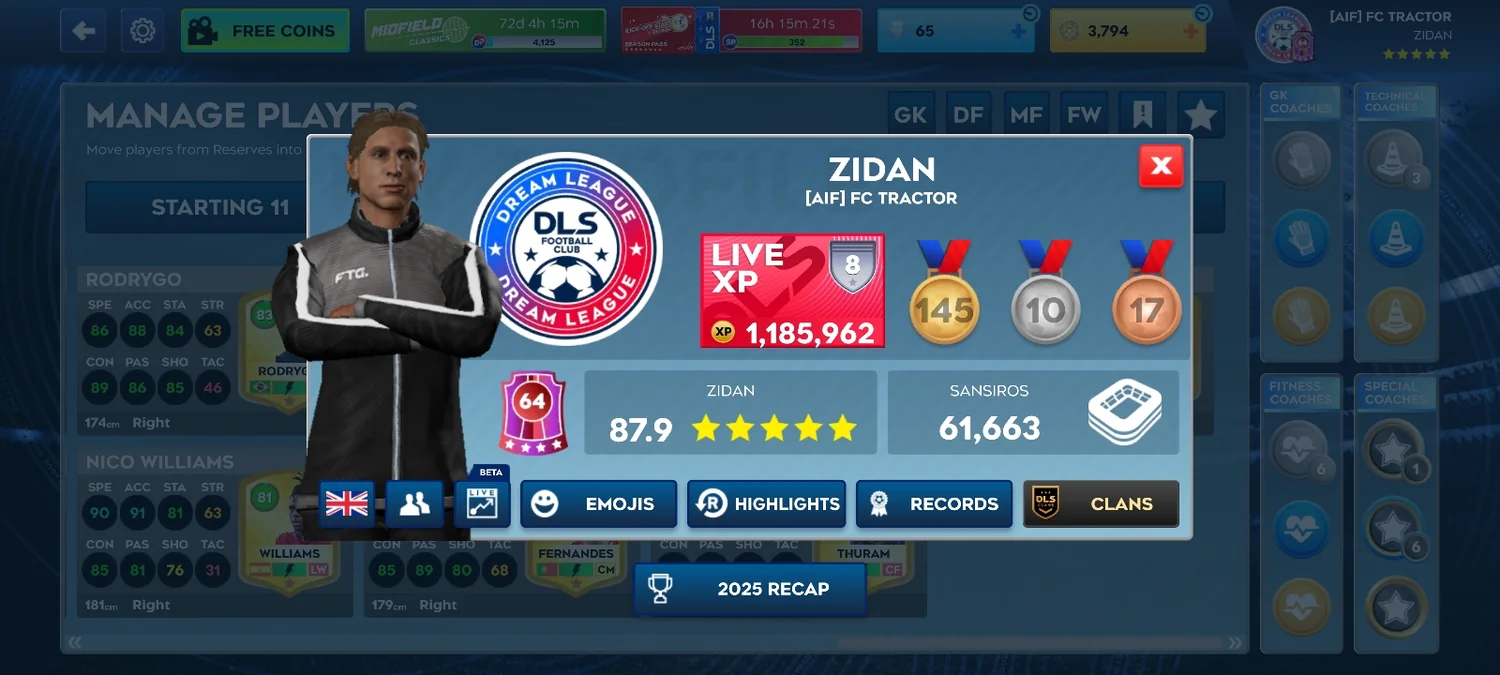The width and height of the screenshot is (1500, 675).
Task: Open the Records page
Action: [x=934, y=504]
